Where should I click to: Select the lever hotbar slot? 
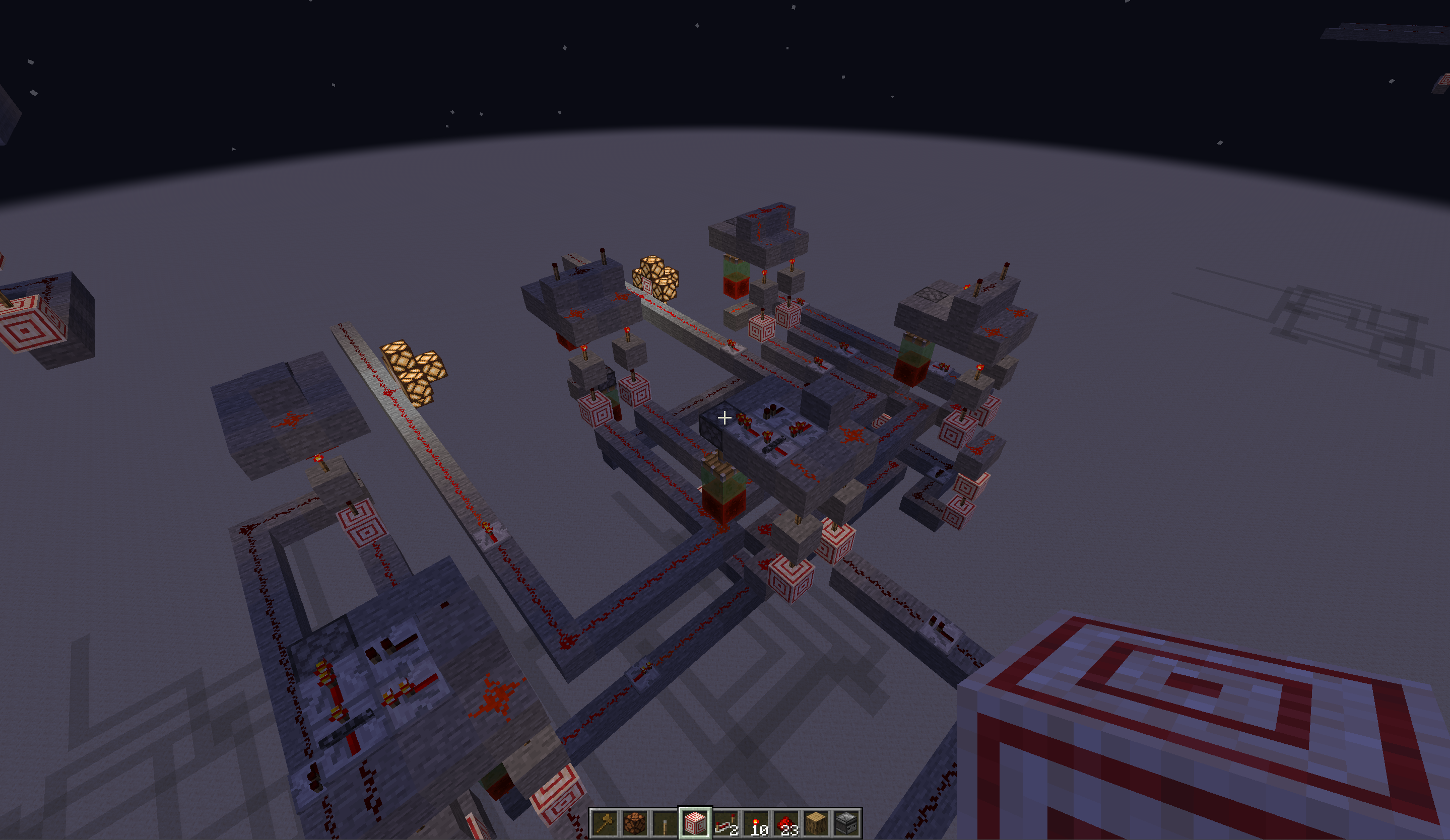665,823
